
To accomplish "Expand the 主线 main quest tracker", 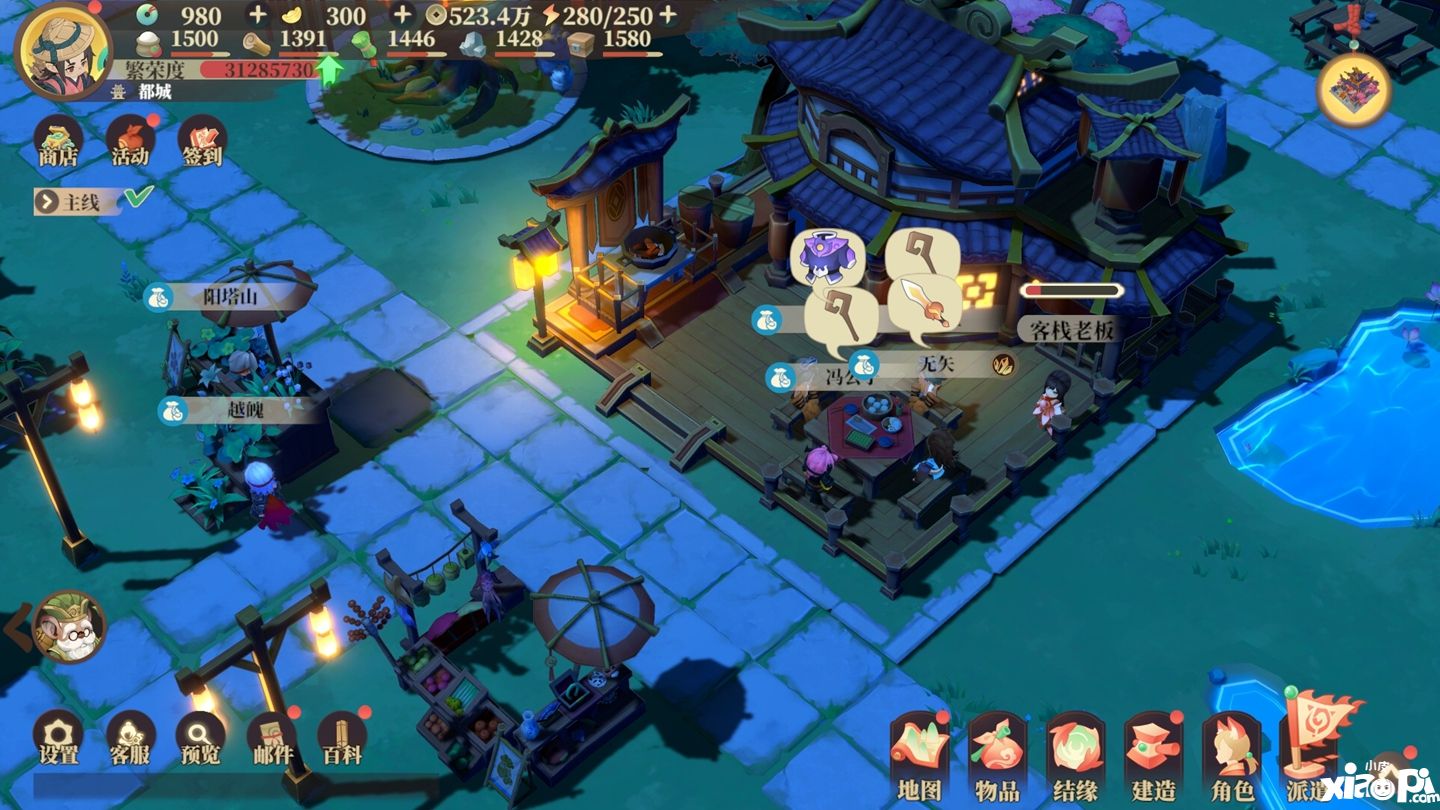I will click(70, 202).
